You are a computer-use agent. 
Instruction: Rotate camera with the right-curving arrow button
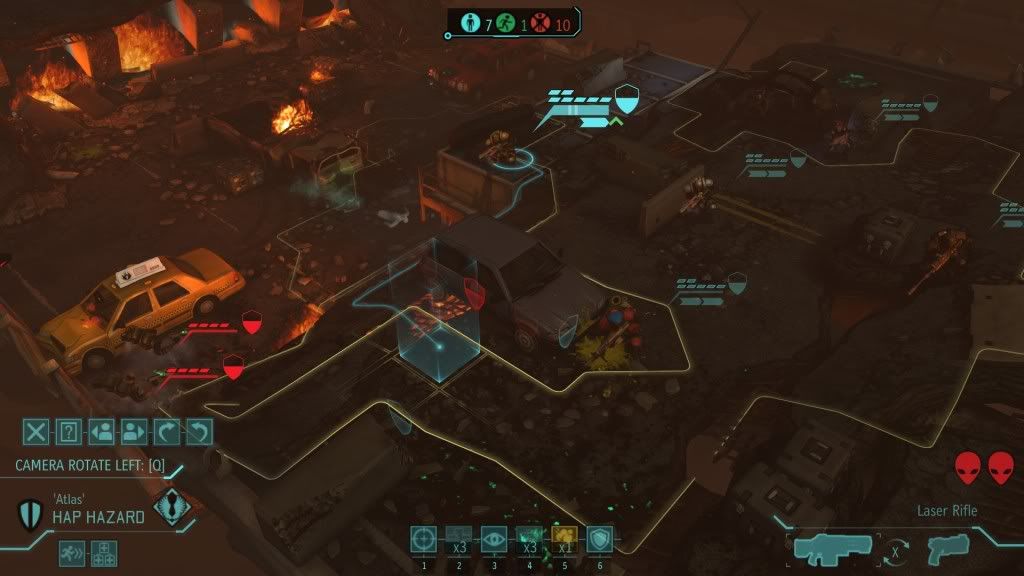point(167,432)
